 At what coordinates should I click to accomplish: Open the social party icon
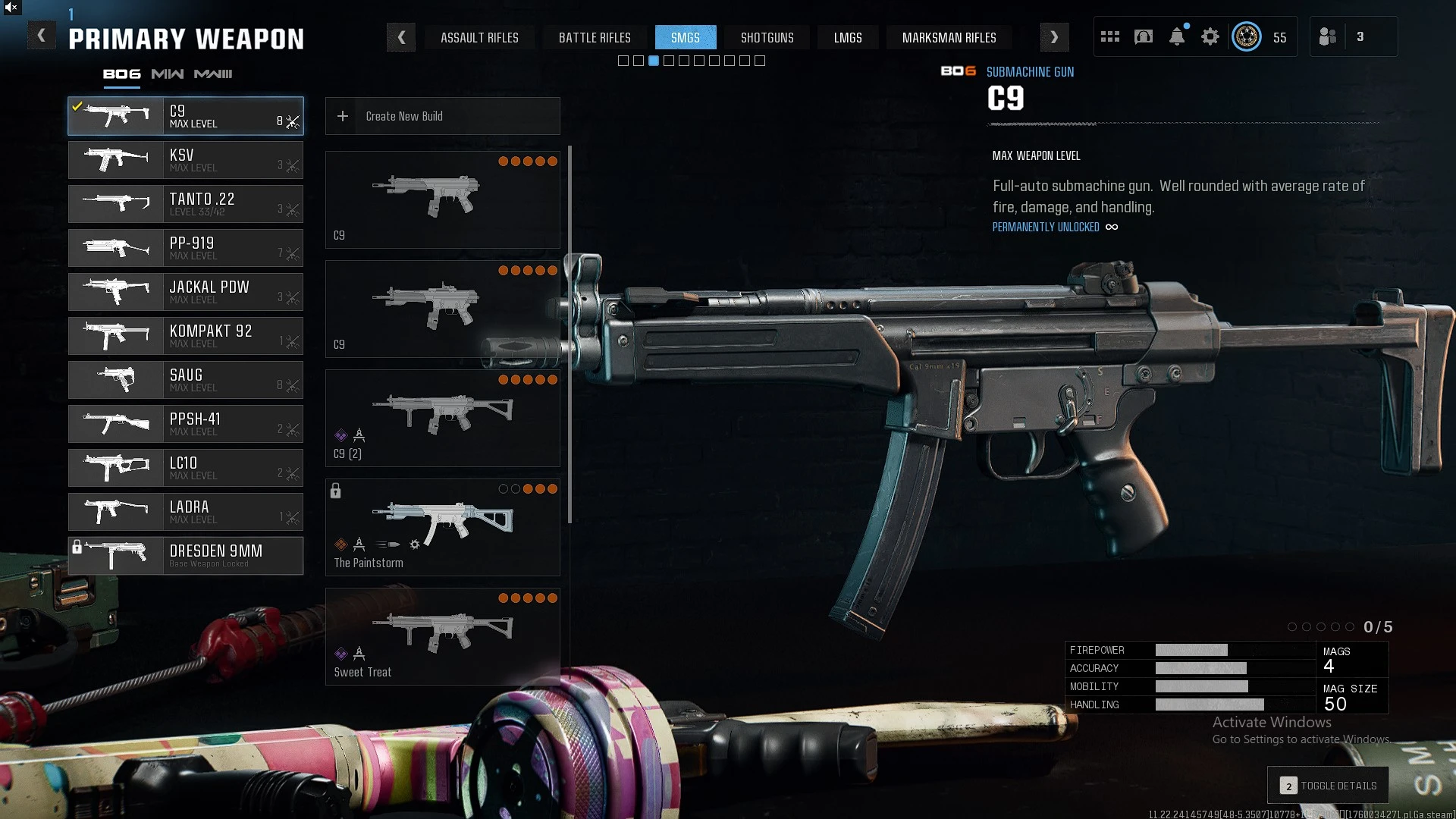click(x=1328, y=36)
